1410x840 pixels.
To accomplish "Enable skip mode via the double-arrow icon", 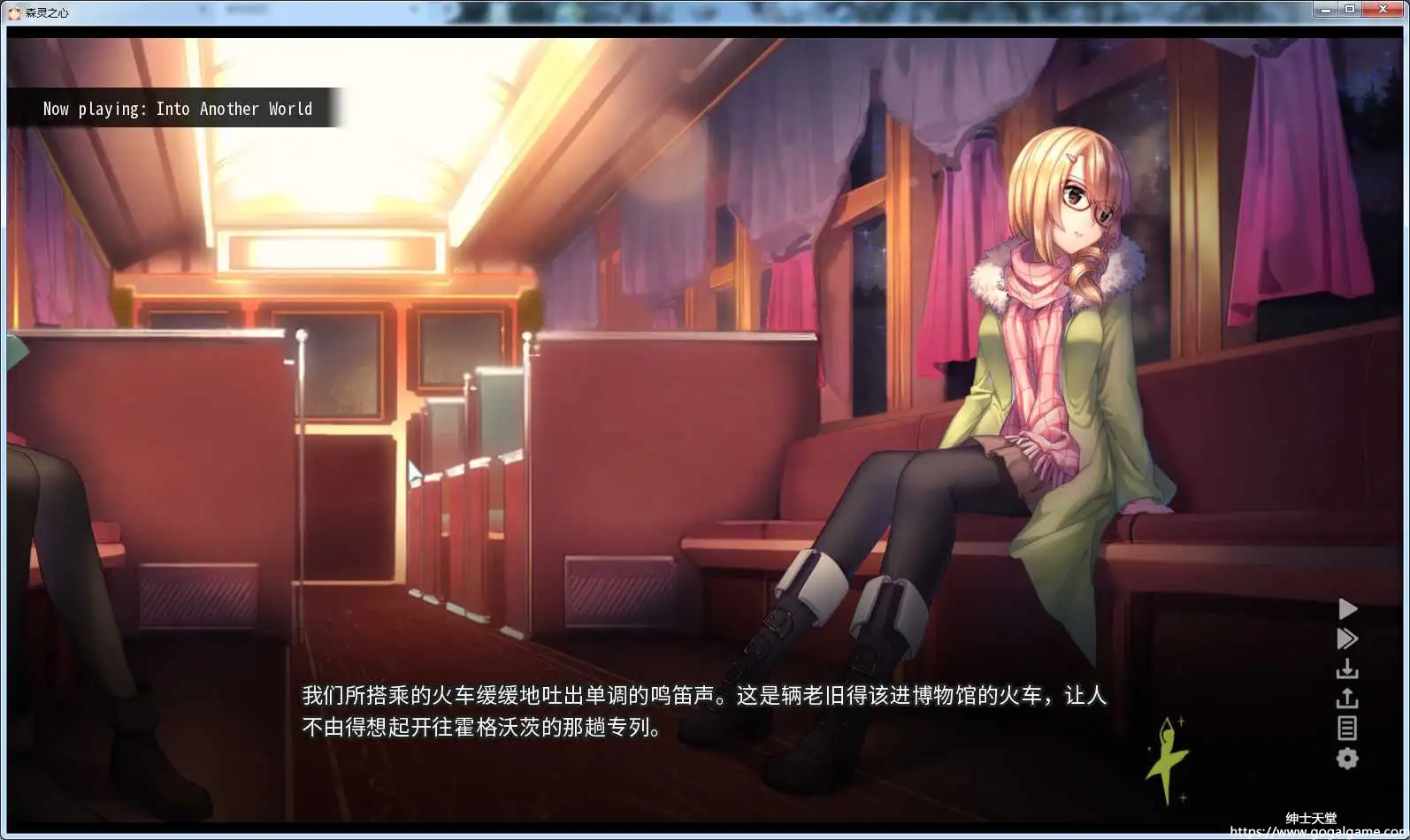I will [x=1347, y=638].
